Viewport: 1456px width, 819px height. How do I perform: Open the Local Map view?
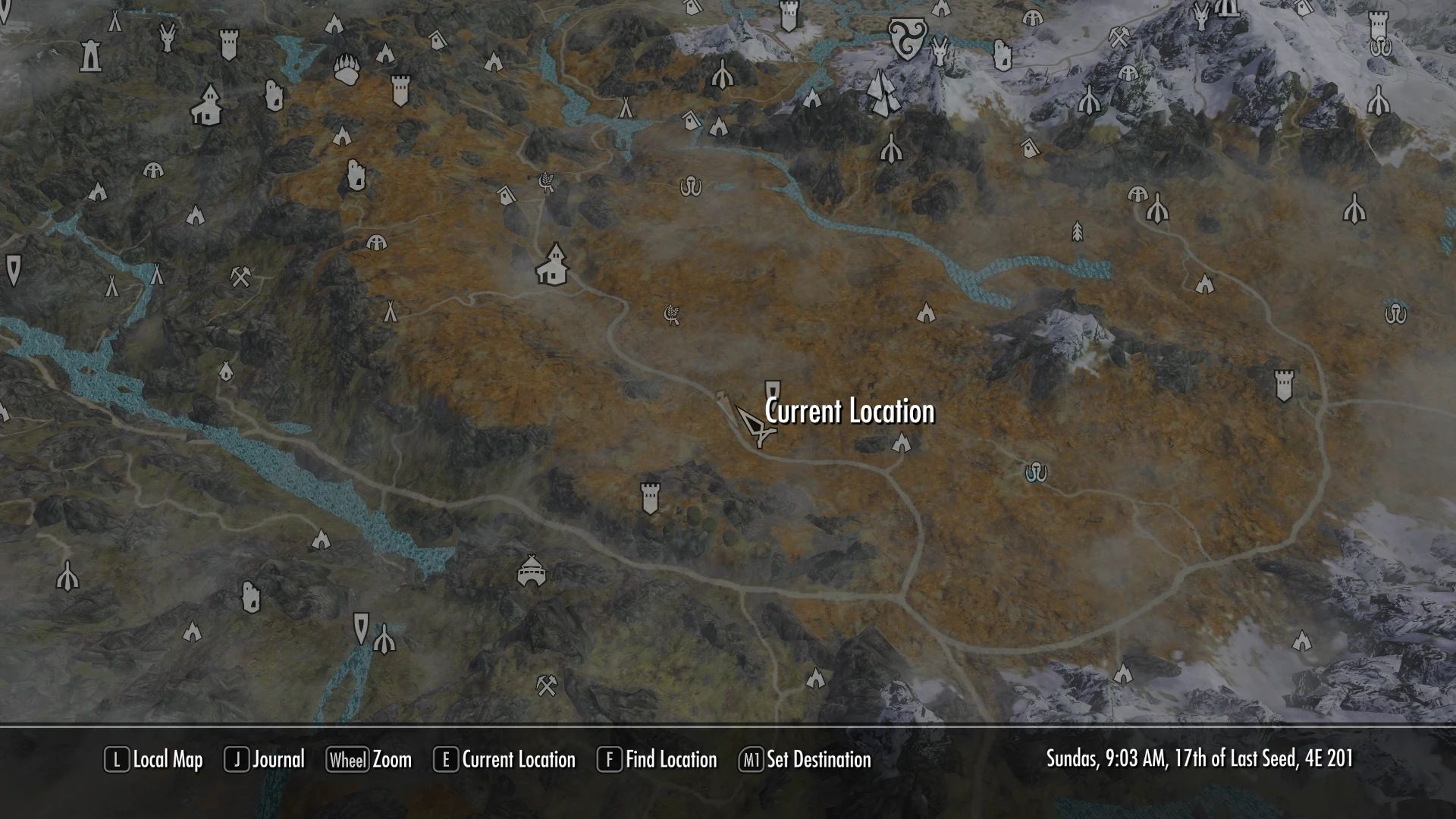[154, 760]
